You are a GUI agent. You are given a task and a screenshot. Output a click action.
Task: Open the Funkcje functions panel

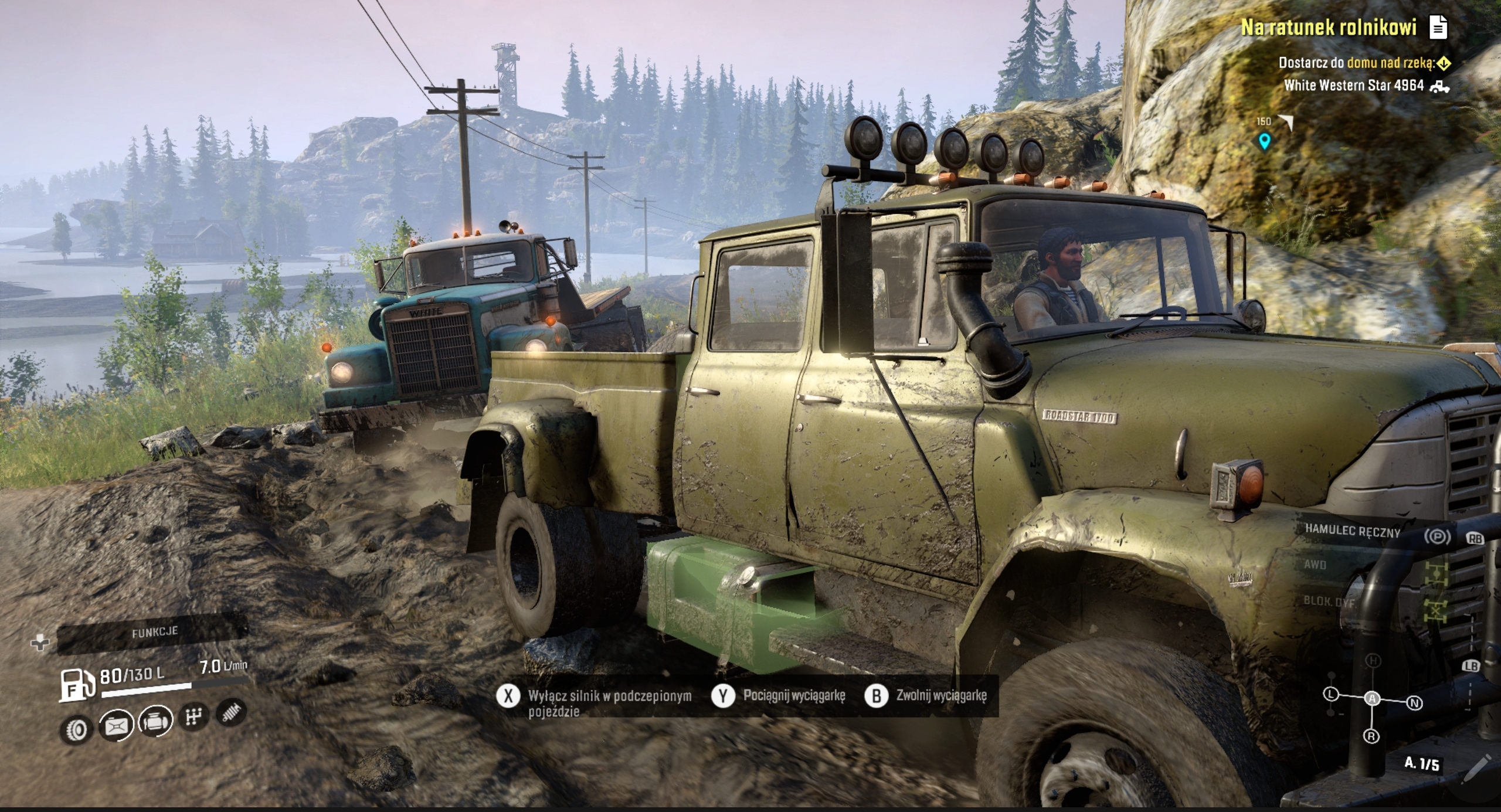click(154, 633)
